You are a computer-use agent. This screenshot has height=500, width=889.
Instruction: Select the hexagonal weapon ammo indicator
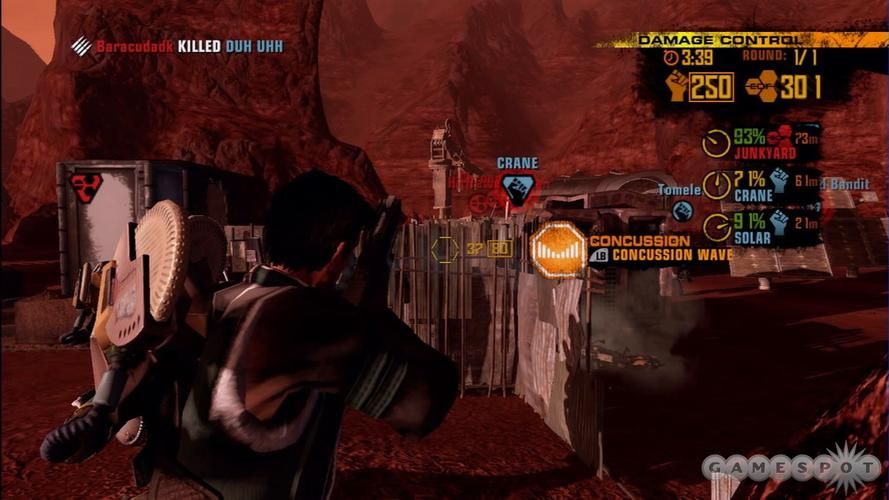point(445,249)
